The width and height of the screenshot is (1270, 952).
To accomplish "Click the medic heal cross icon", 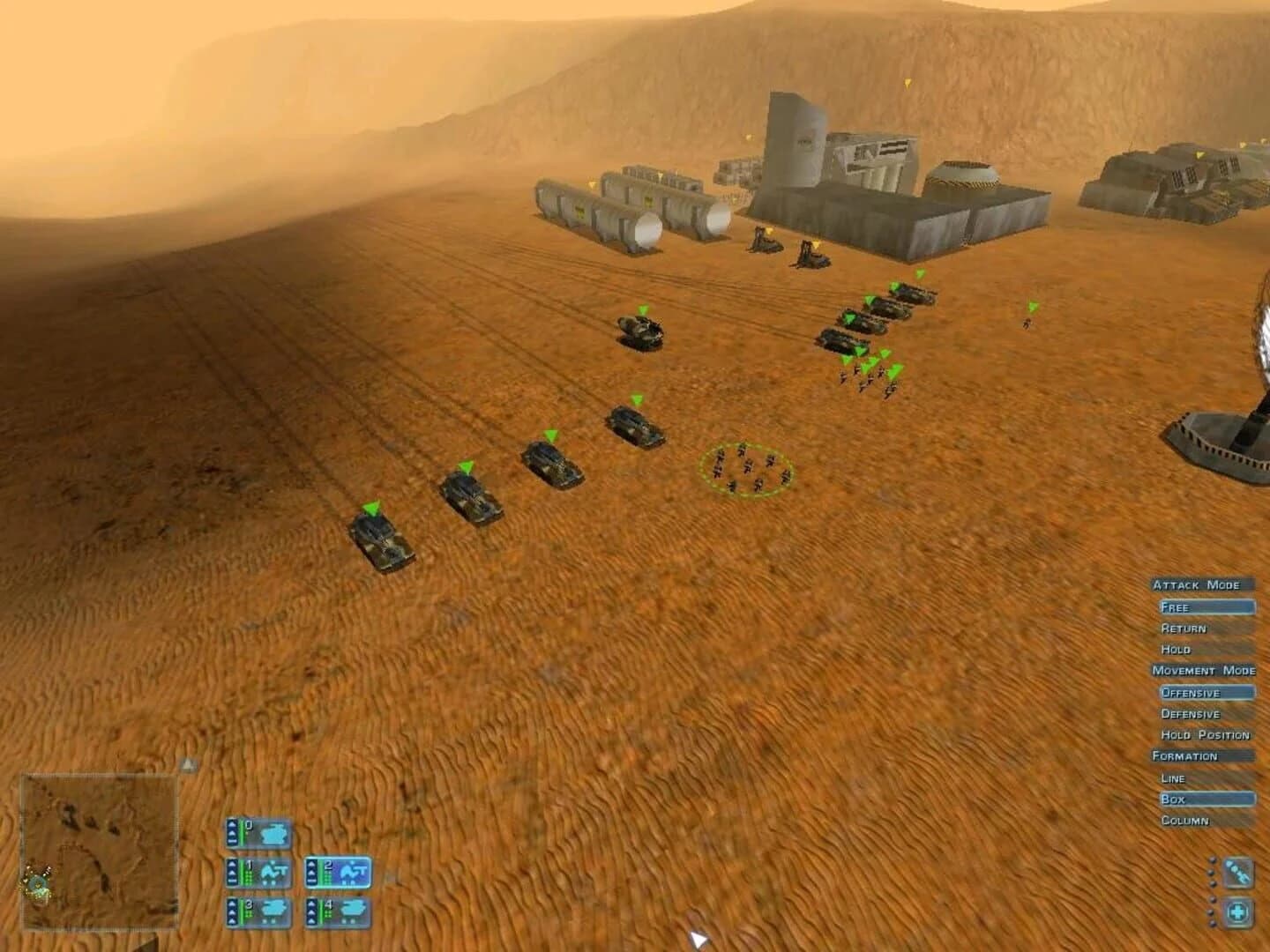I will tap(1237, 911).
